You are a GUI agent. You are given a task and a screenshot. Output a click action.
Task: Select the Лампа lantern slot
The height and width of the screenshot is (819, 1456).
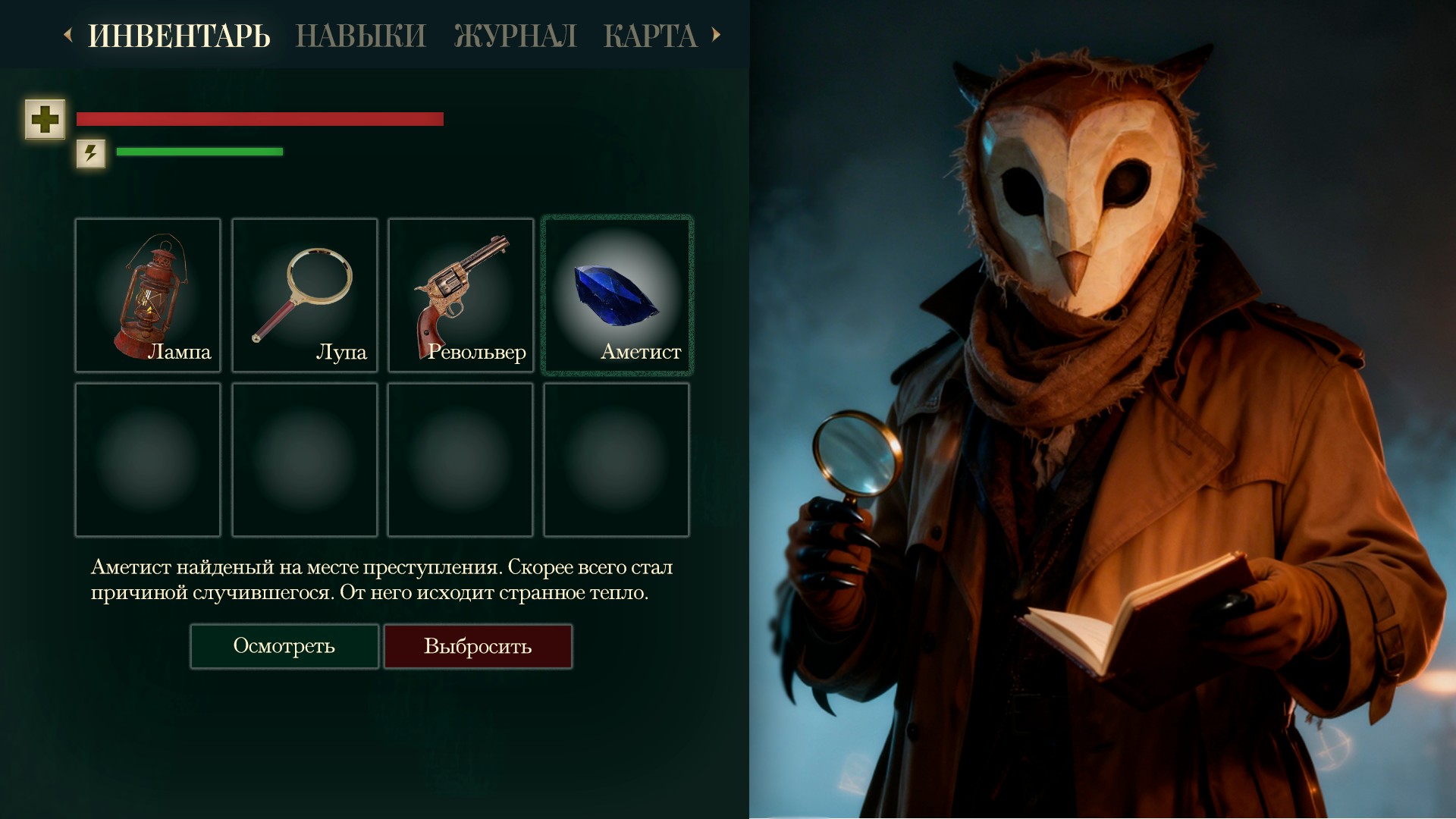(x=148, y=295)
